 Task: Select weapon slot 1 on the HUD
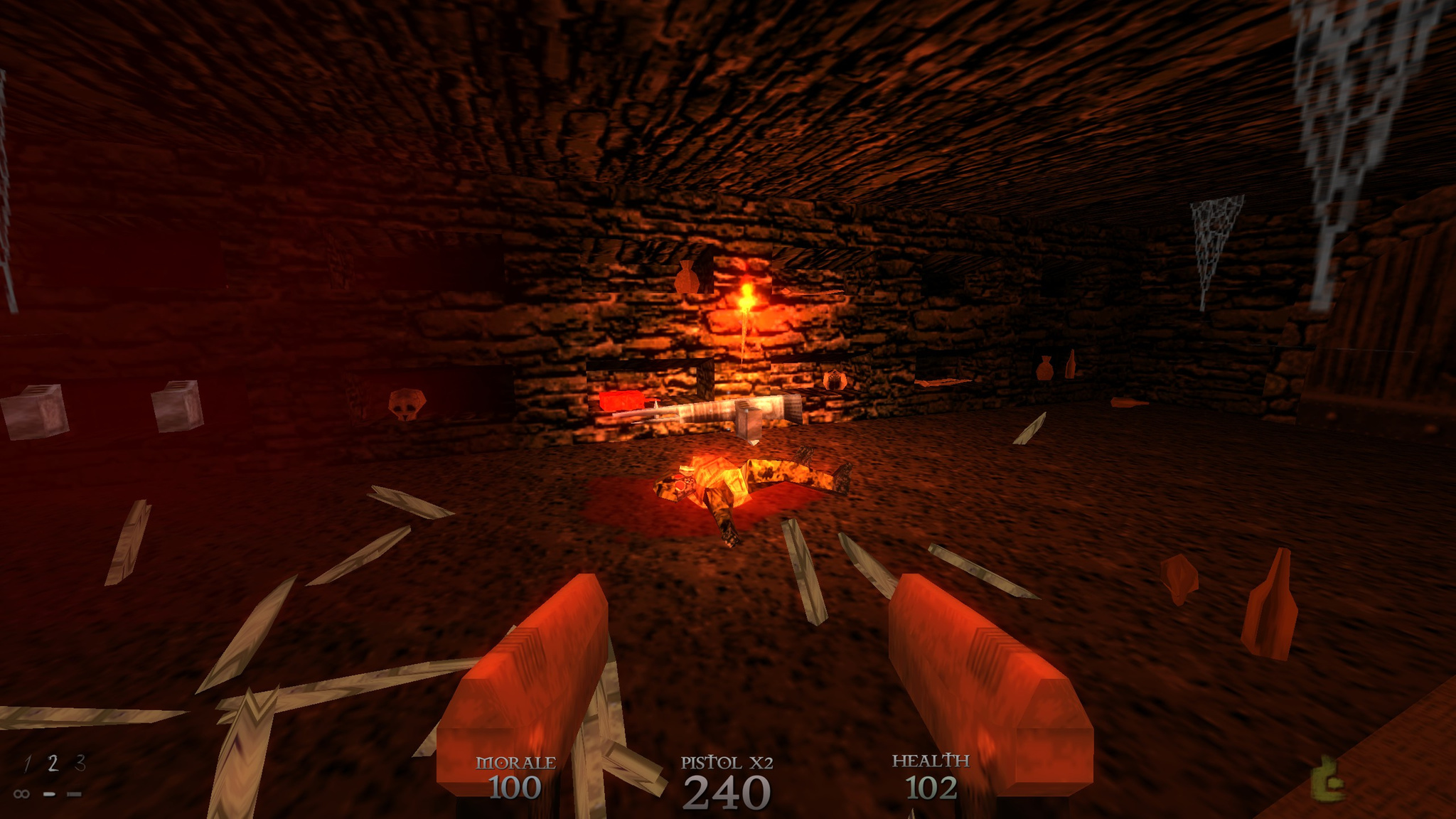pos(28,763)
